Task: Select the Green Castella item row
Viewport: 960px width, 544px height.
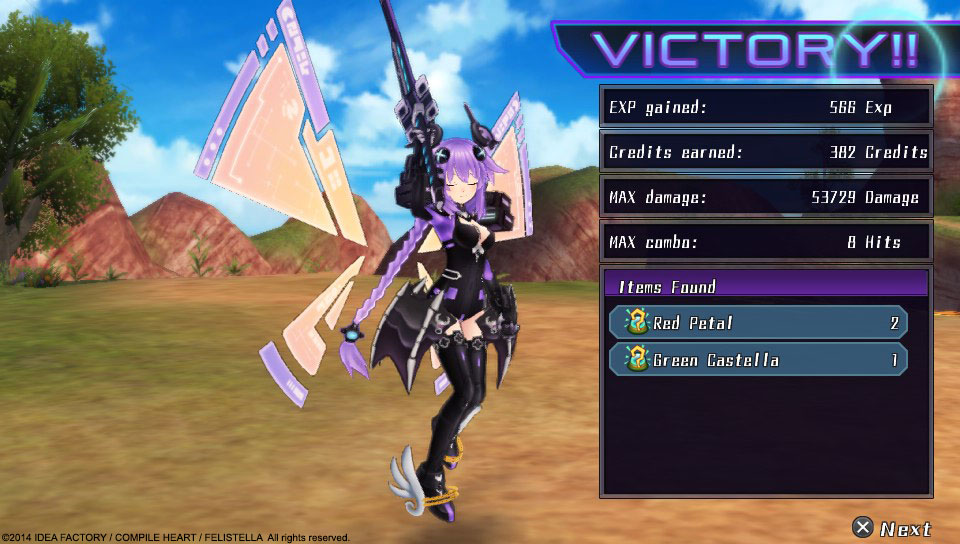Action: (758, 360)
